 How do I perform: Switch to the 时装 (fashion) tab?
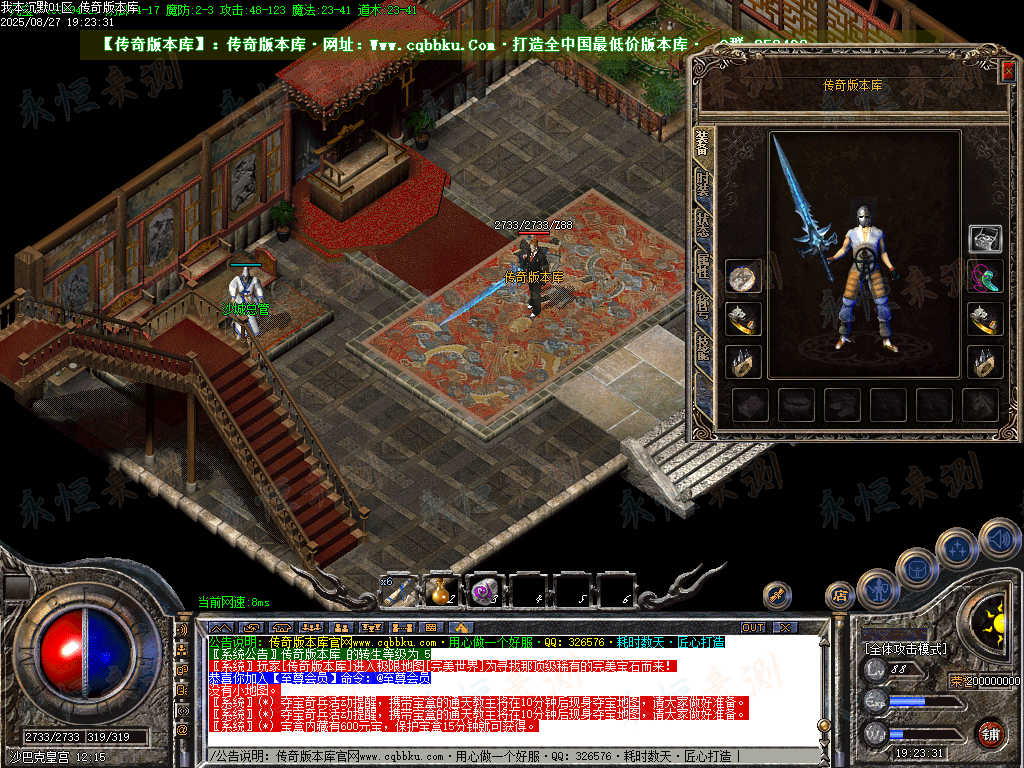[x=703, y=186]
